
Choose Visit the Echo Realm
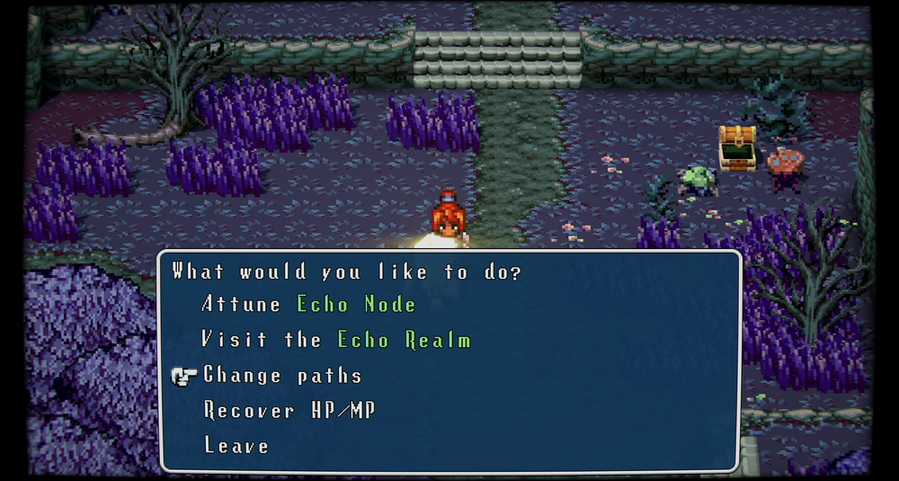pos(336,340)
